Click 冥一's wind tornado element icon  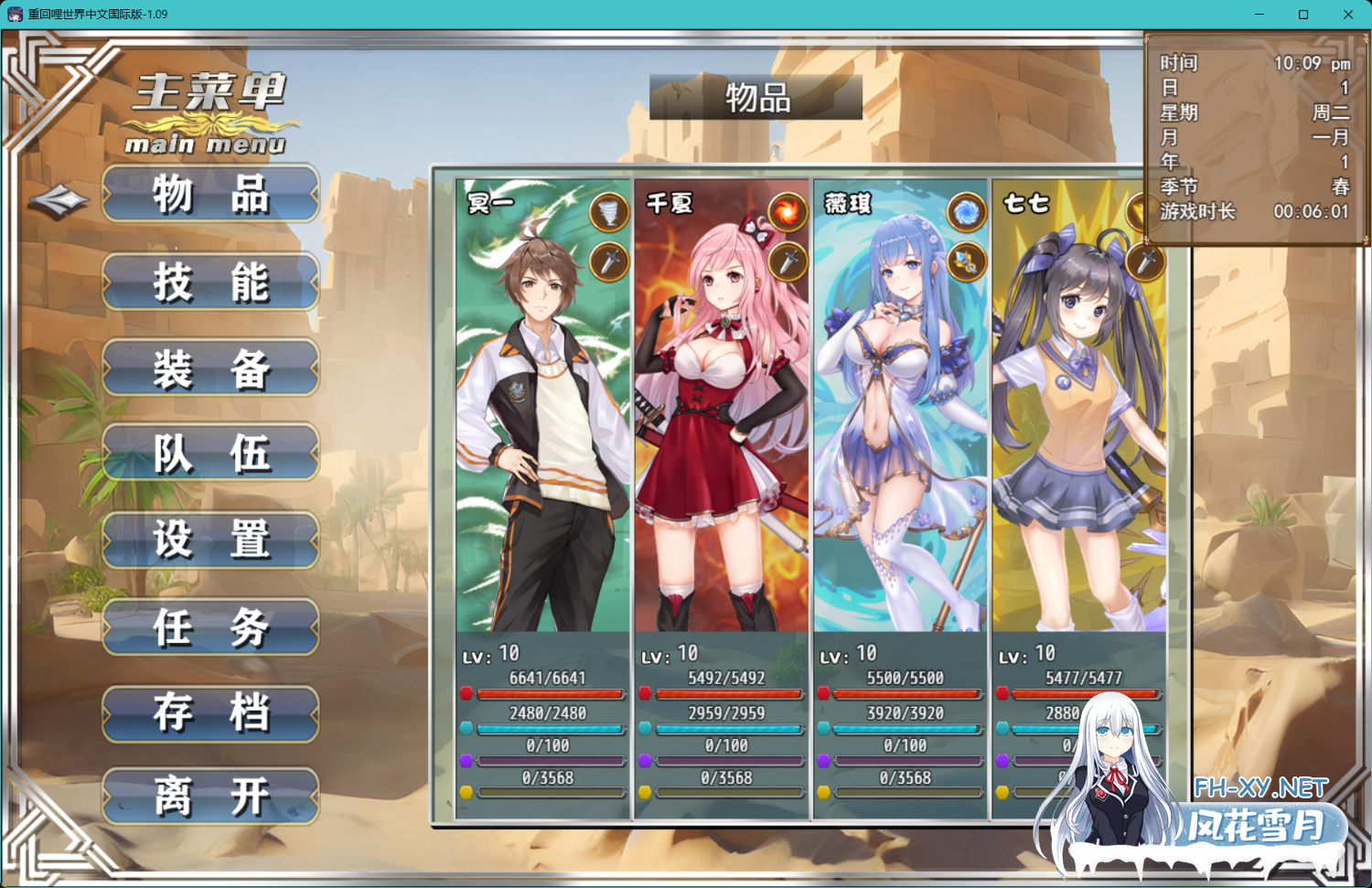(x=609, y=213)
